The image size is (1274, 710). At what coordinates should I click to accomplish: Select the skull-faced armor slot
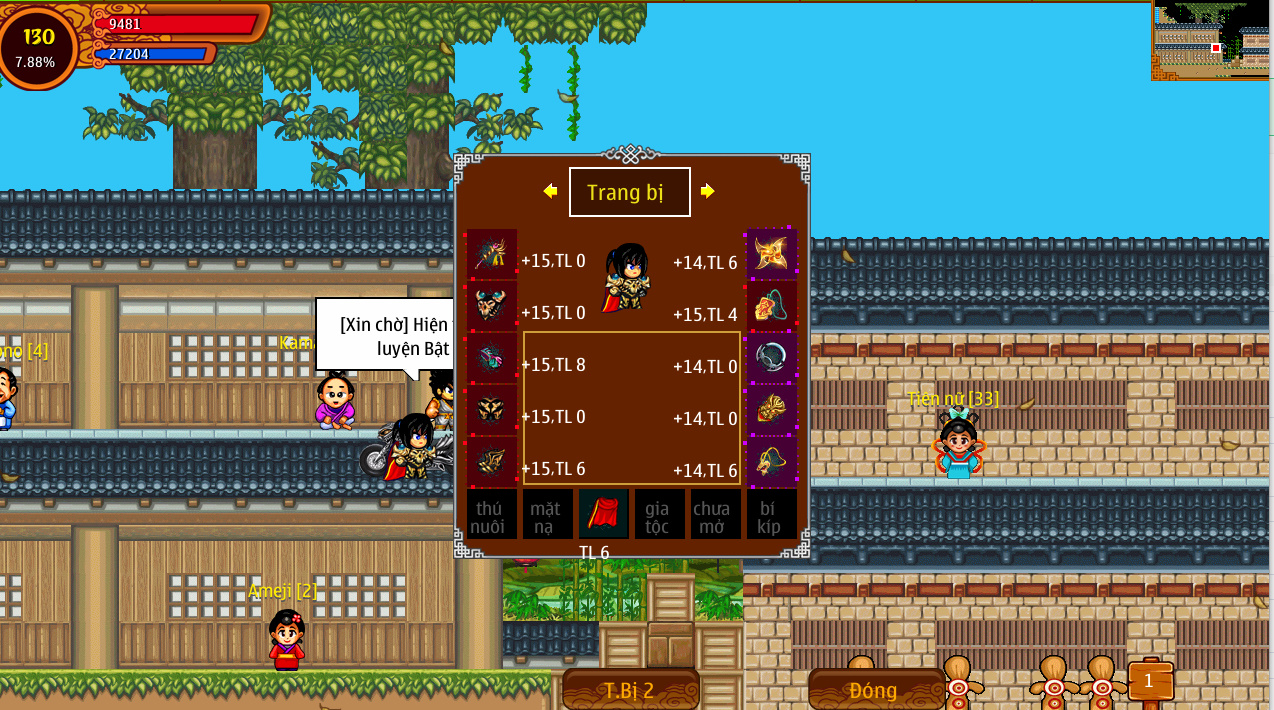pos(492,306)
